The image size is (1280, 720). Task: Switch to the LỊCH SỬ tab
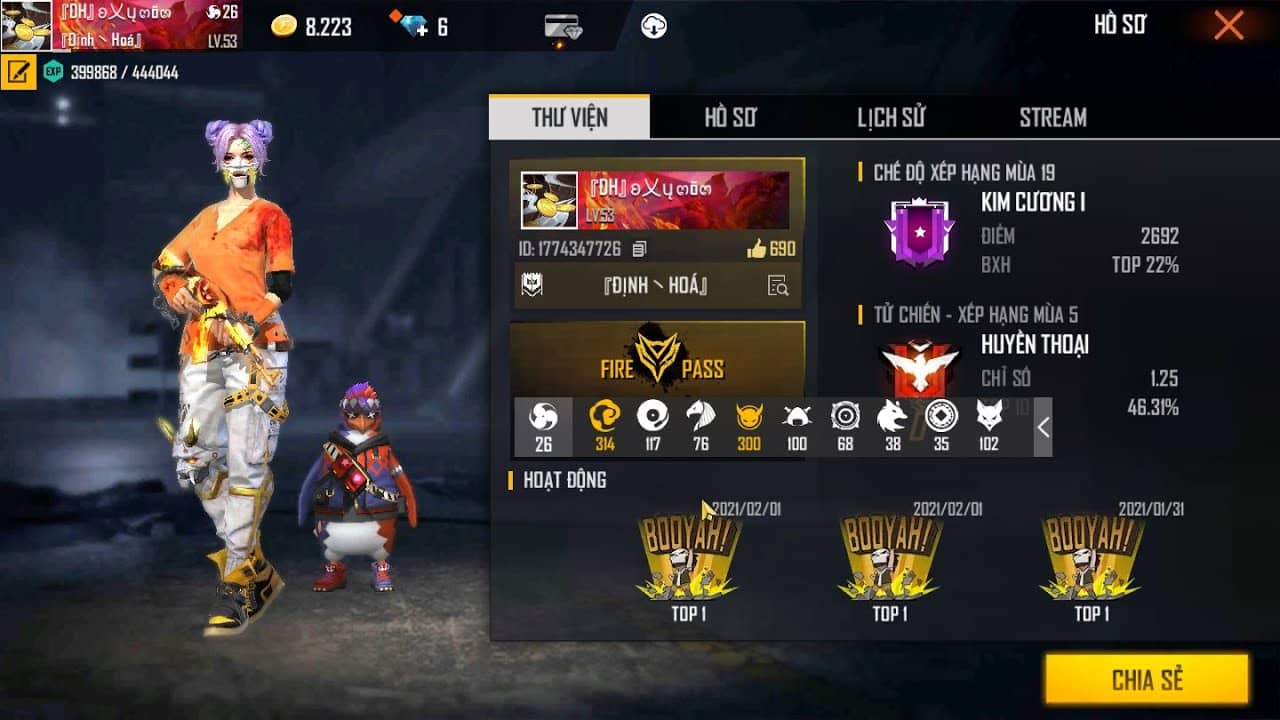pos(889,117)
